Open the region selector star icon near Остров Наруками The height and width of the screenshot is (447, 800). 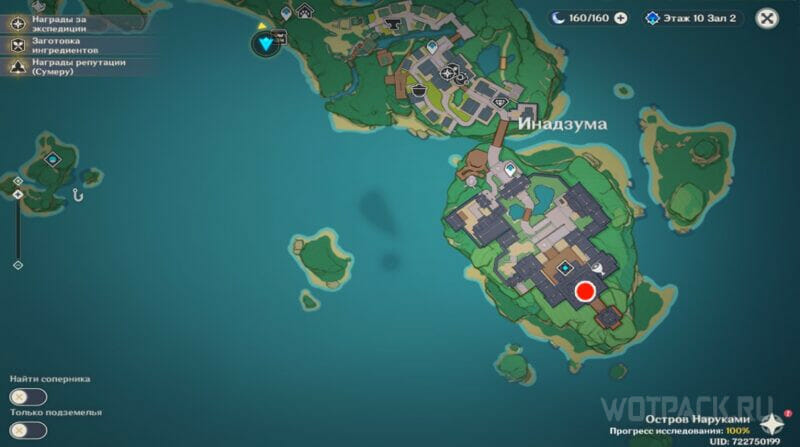tap(769, 422)
